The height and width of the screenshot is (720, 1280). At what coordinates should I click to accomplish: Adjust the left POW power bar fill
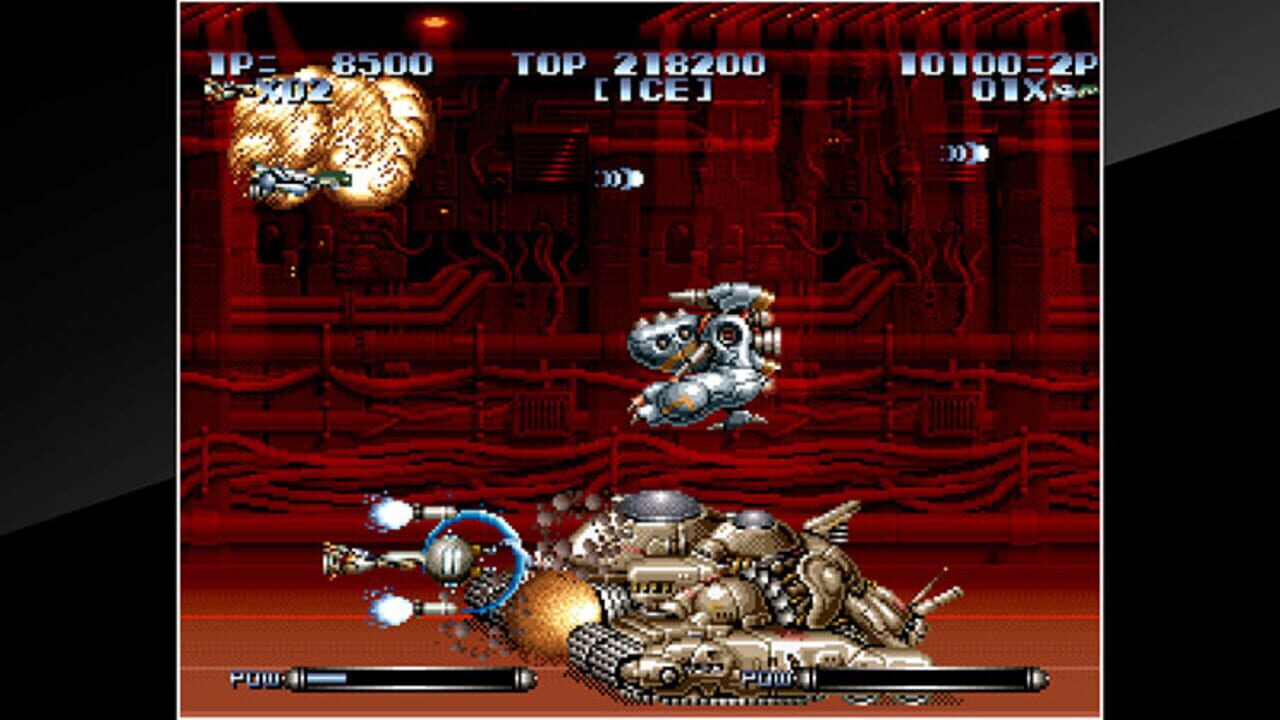click(x=330, y=678)
